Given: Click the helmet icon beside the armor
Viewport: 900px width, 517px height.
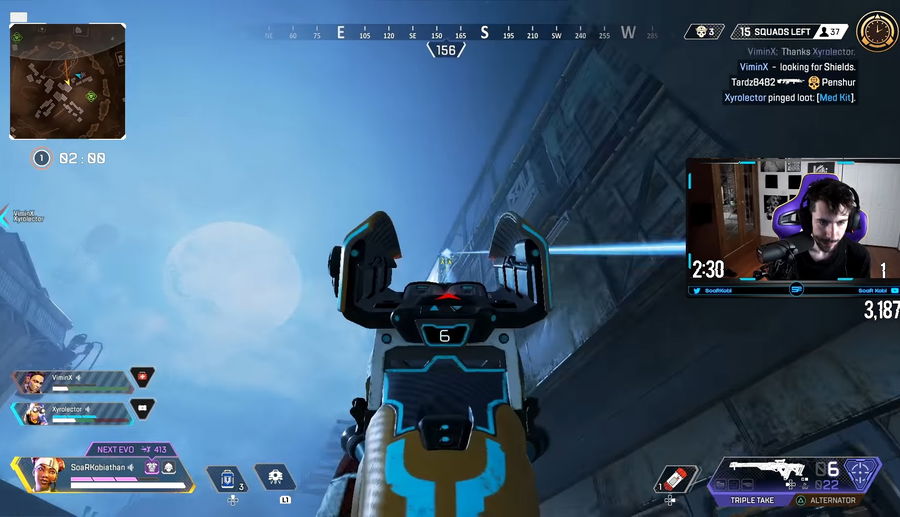Looking at the screenshot, I should pos(169,467).
